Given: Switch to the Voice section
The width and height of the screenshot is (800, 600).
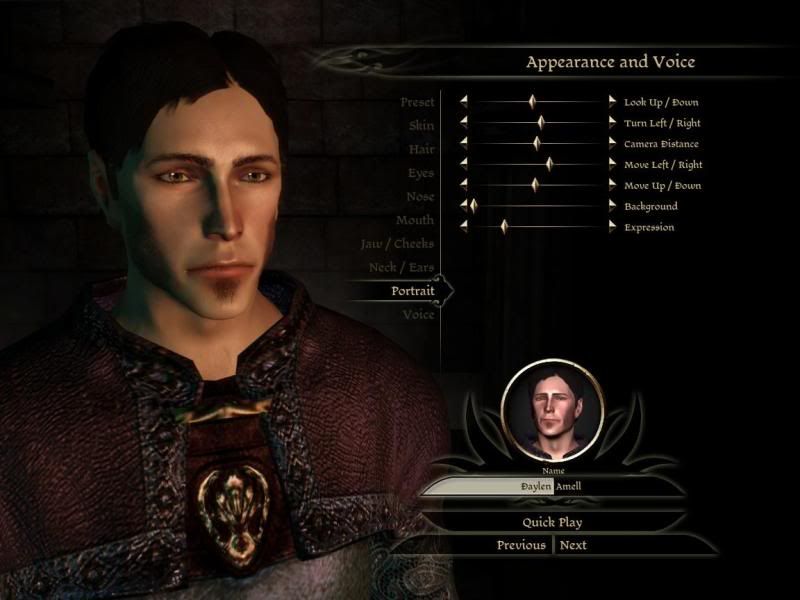Looking at the screenshot, I should click(x=418, y=315).
